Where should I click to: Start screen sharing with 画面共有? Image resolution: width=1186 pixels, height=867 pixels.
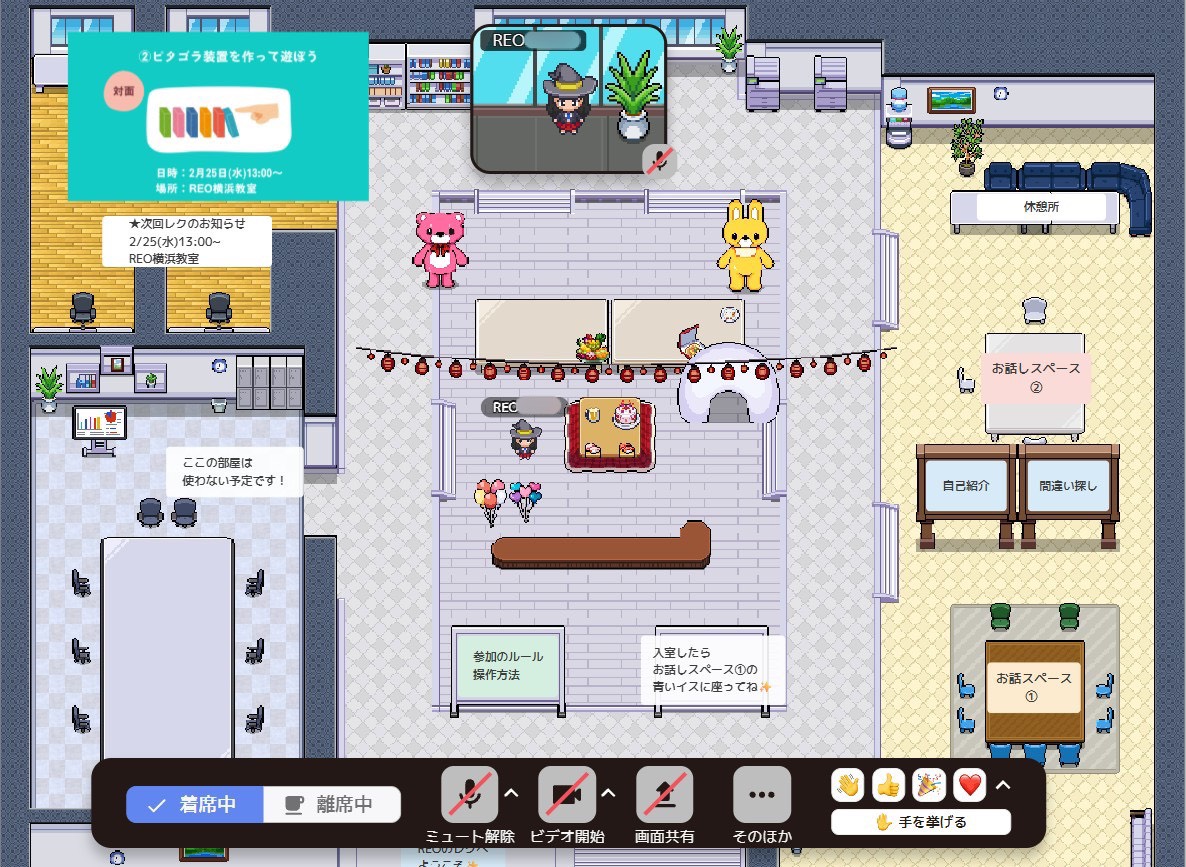pos(665,795)
